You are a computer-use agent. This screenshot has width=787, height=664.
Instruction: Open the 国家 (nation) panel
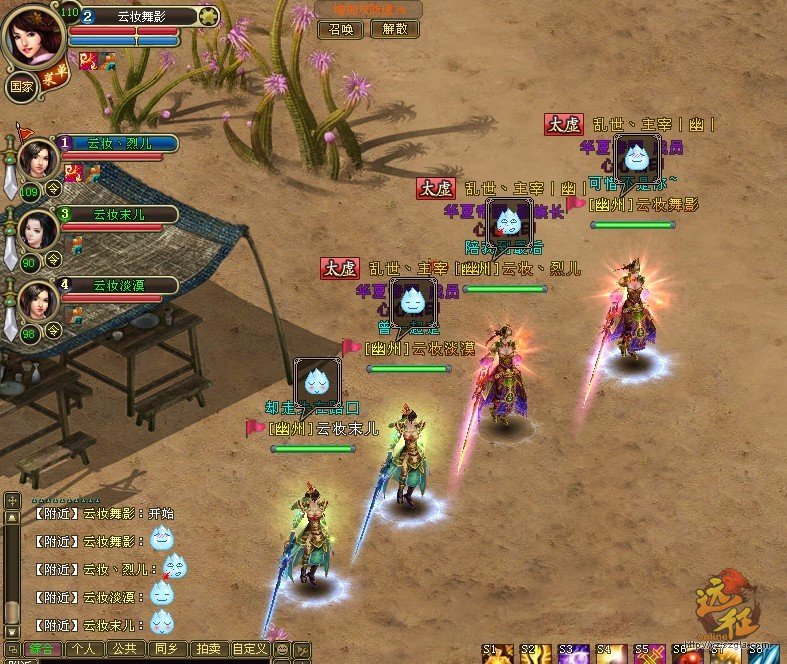22,86
